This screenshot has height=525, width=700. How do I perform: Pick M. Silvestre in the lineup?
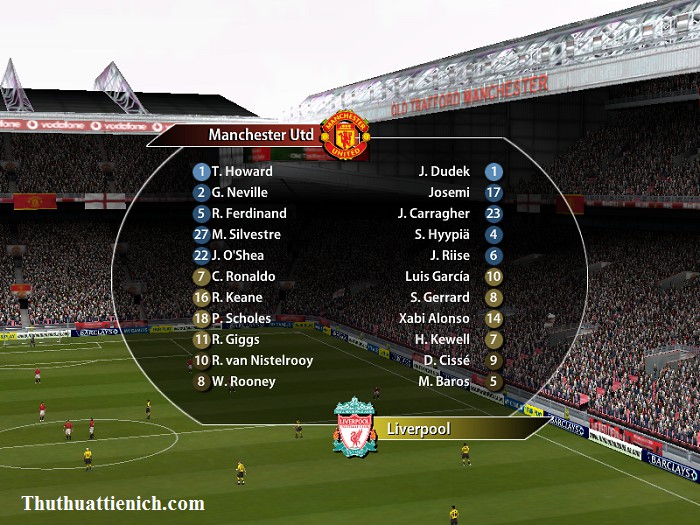click(246, 234)
